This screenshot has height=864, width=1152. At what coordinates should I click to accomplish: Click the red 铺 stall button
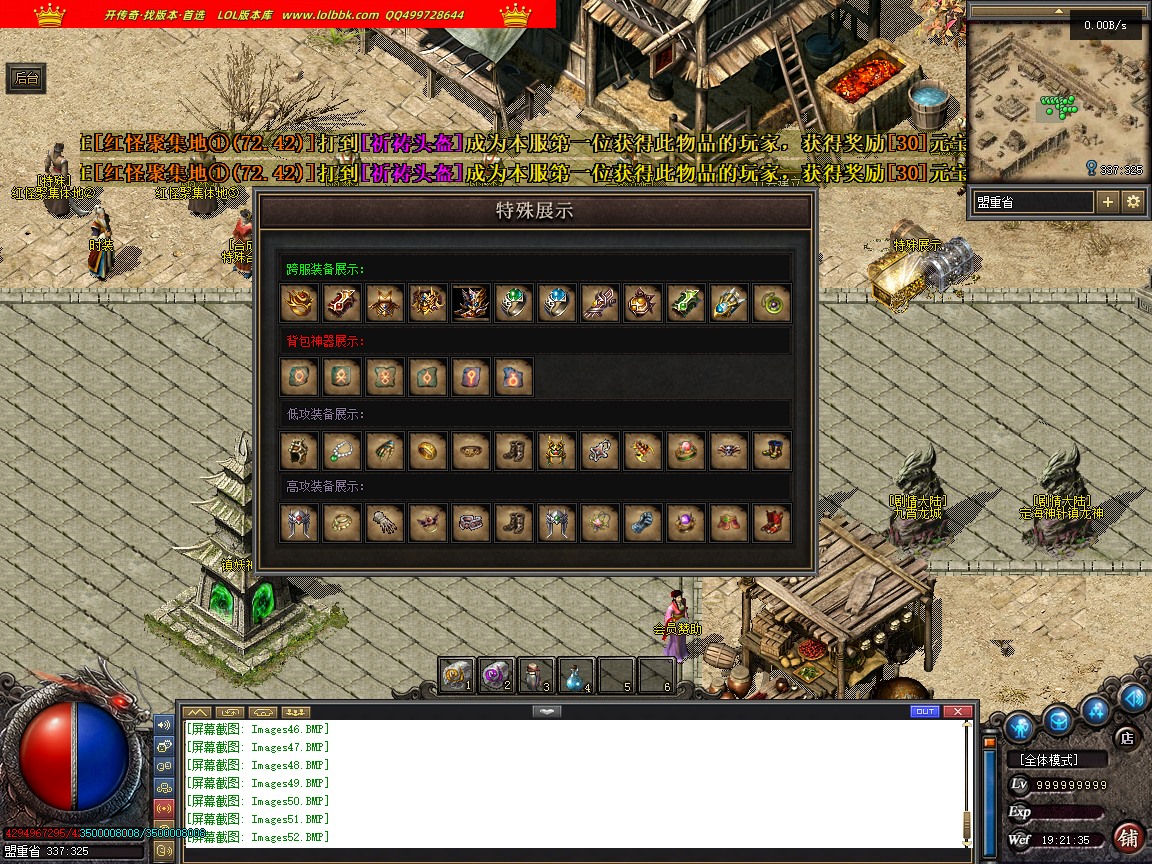click(1128, 836)
